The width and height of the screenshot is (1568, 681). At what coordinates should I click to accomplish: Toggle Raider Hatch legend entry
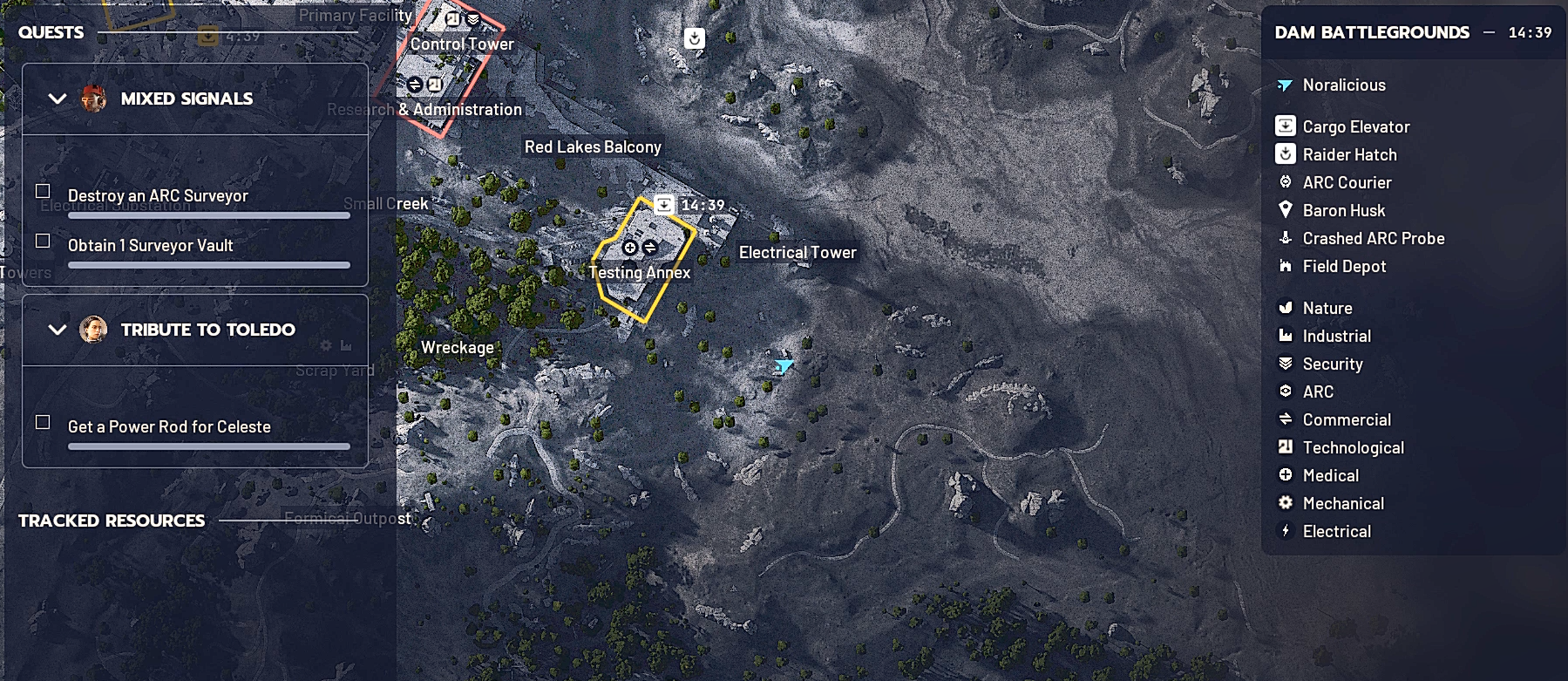pos(1348,154)
